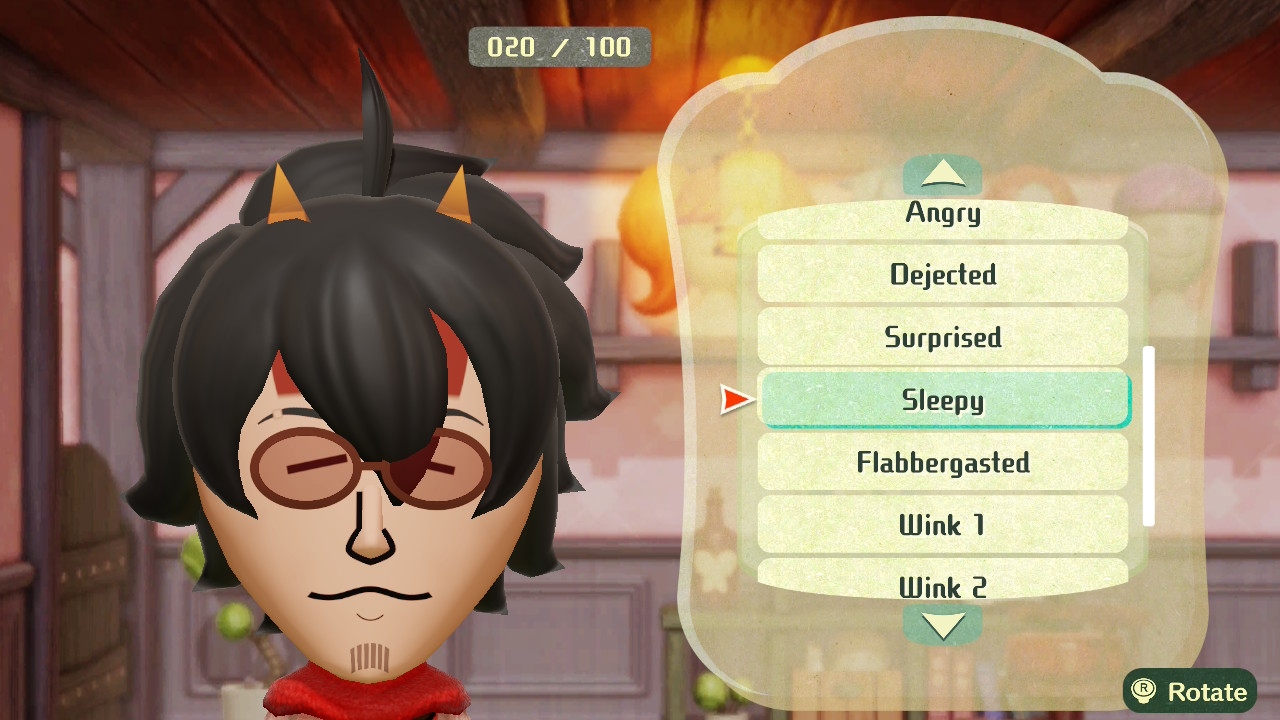Click the white list scrollbar
The image size is (1280, 720).
point(1149,436)
